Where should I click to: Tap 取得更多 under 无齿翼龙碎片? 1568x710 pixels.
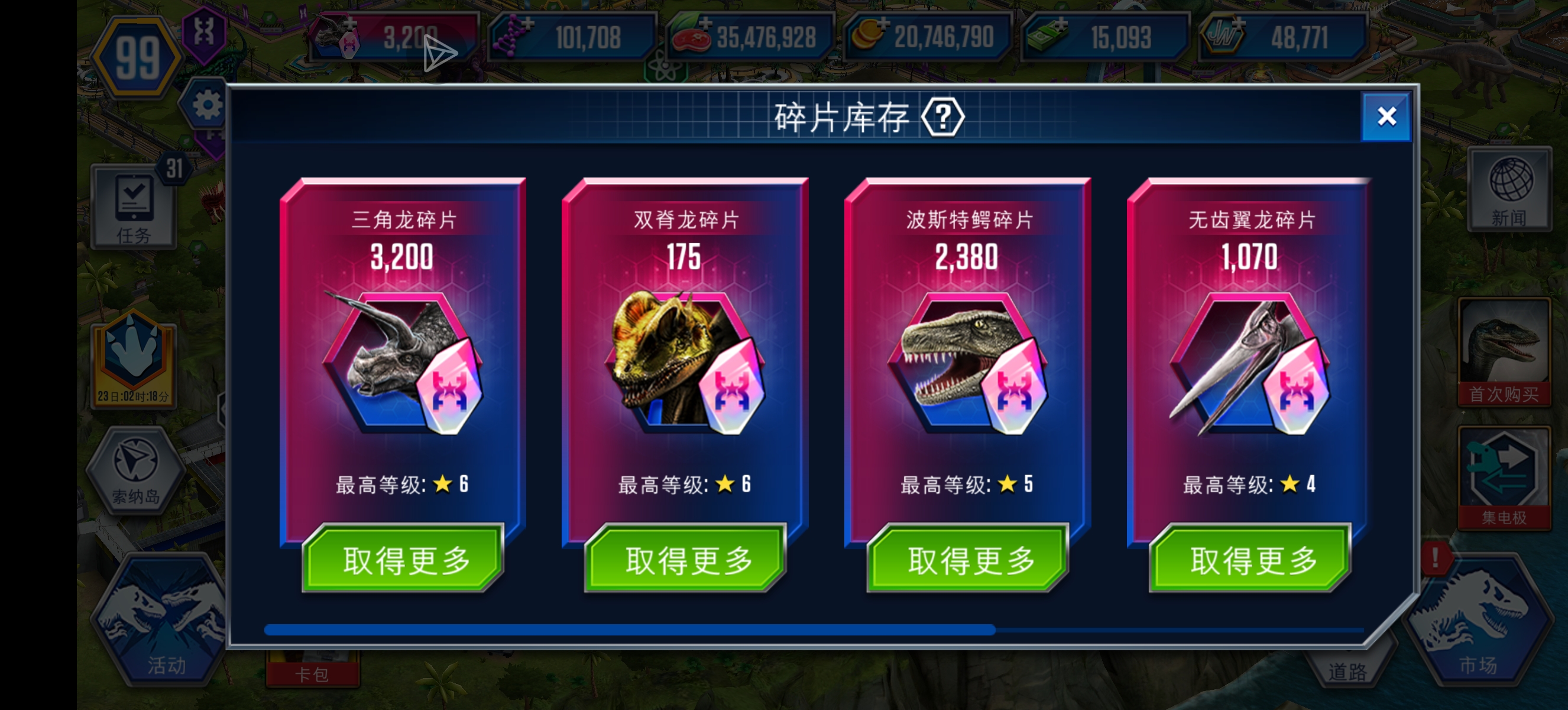pos(1251,559)
